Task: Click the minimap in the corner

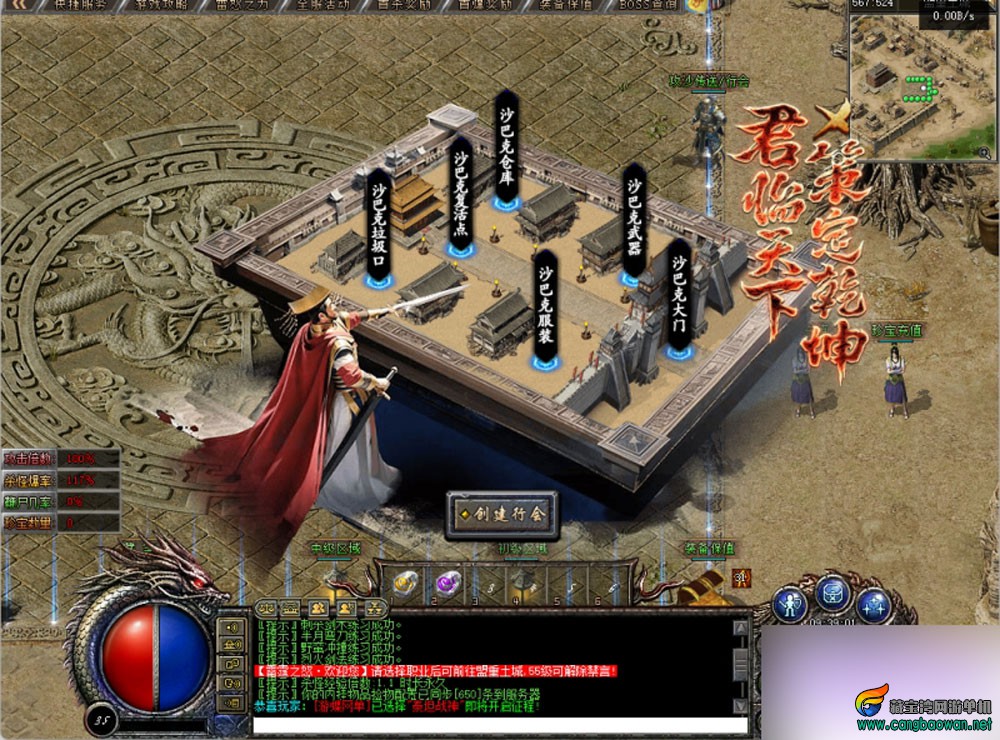Action: coord(922,85)
